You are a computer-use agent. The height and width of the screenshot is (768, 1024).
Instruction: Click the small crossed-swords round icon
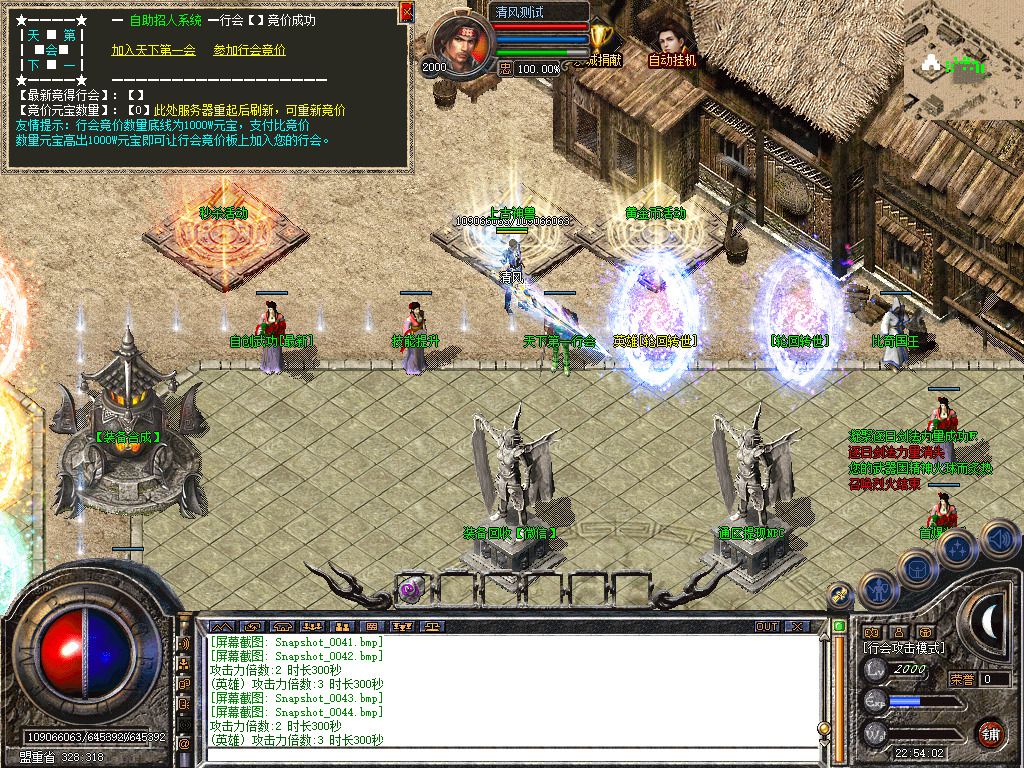coord(840,593)
